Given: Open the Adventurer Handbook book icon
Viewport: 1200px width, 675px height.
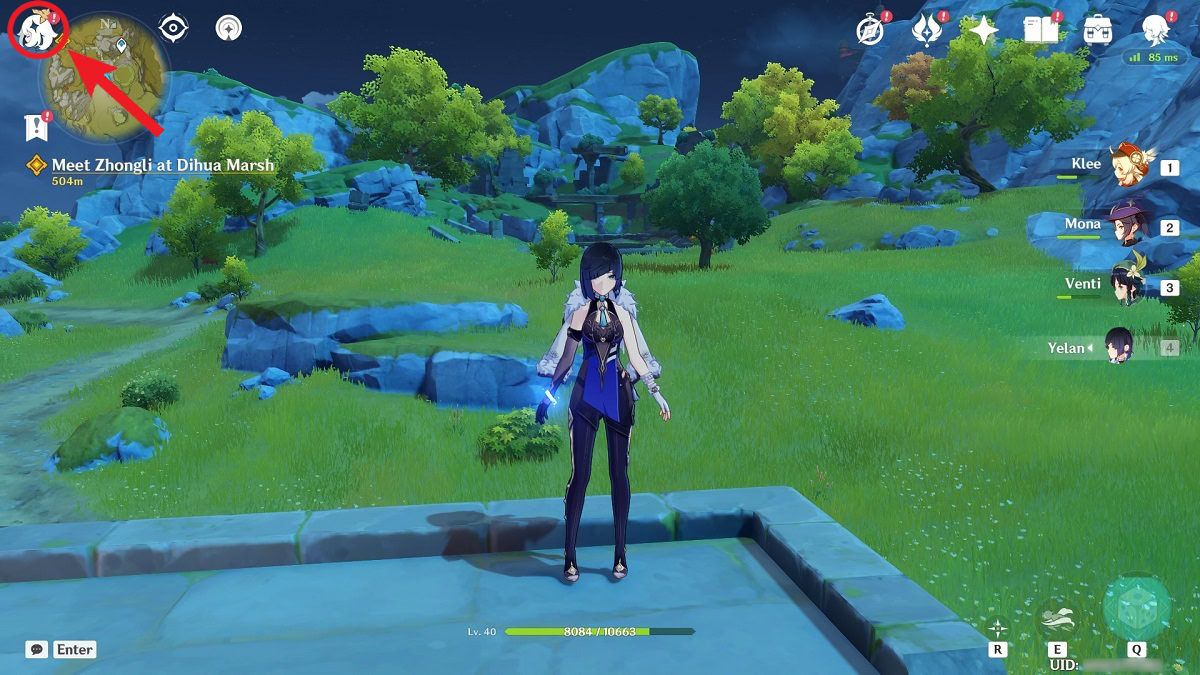Looking at the screenshot, I should 1041,30.
